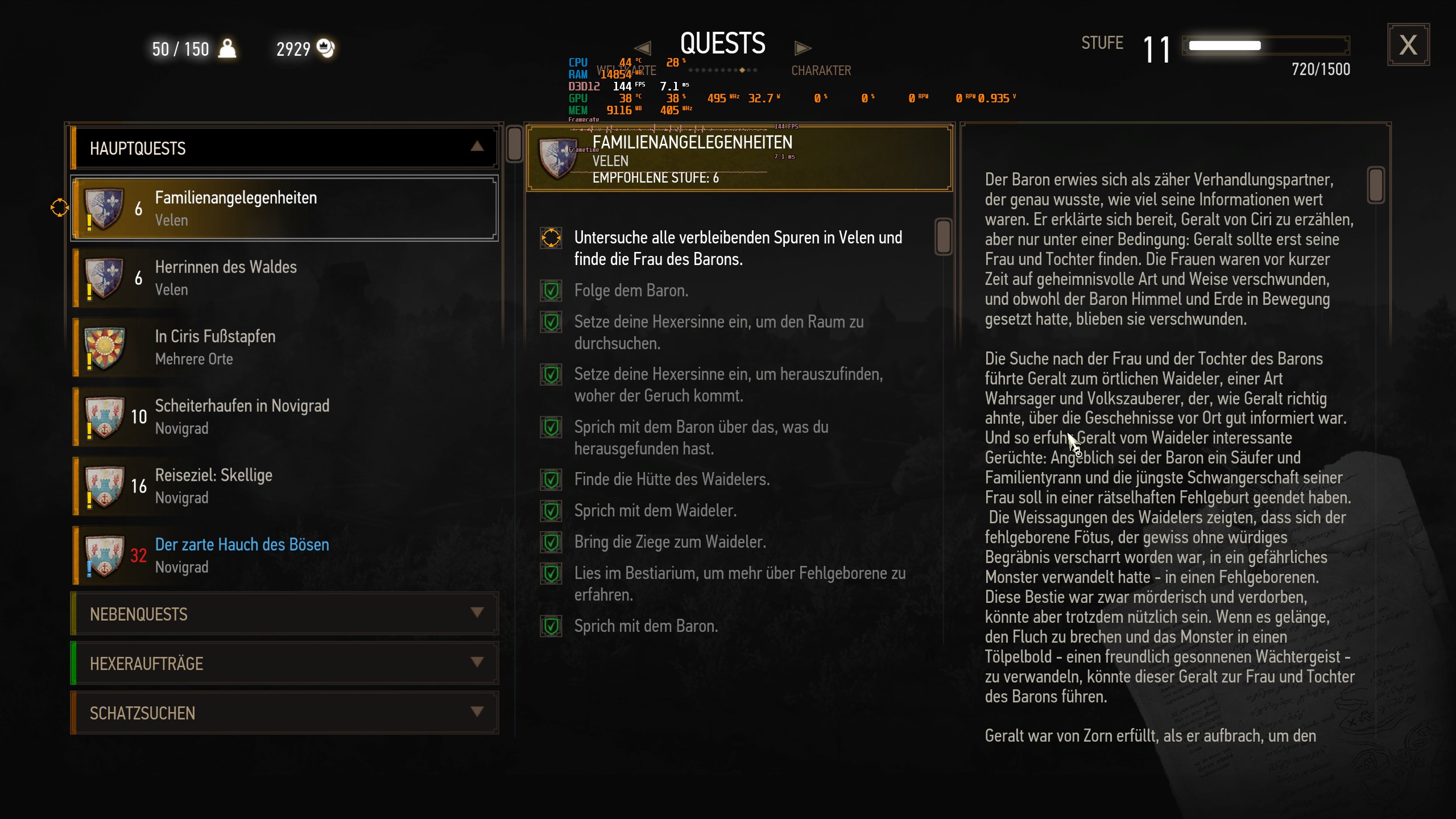1456x819 pixels.
Task: Select the sun emblem of In Ciris Fußstapfen
Action: (105, 347)
